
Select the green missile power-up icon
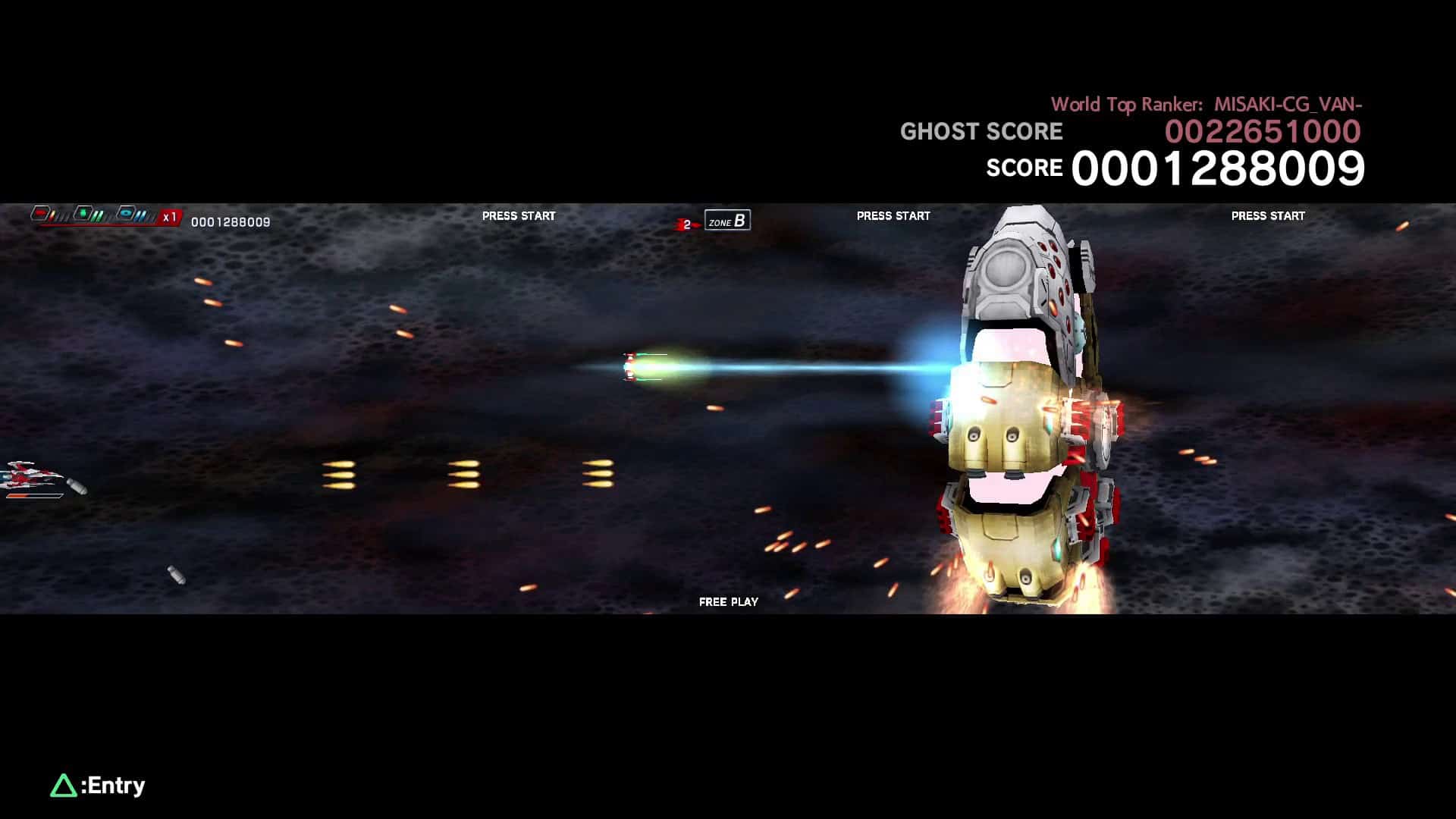coord(84,213)
